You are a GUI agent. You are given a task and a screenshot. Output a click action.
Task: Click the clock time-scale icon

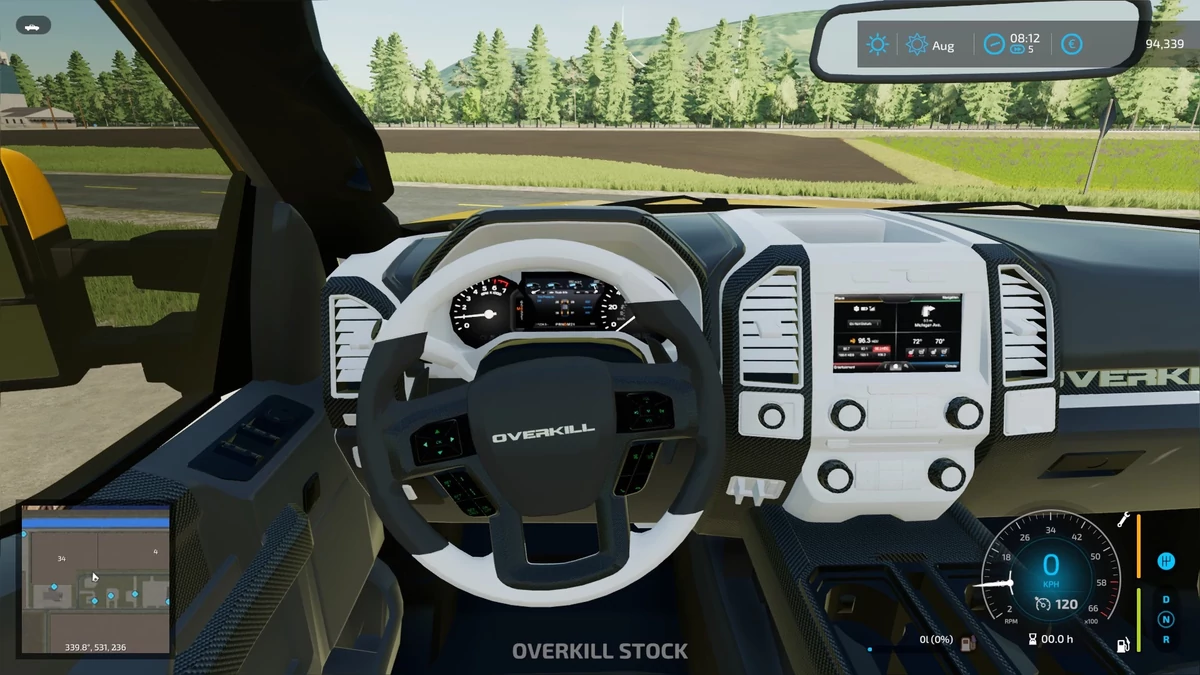[993, 45]
